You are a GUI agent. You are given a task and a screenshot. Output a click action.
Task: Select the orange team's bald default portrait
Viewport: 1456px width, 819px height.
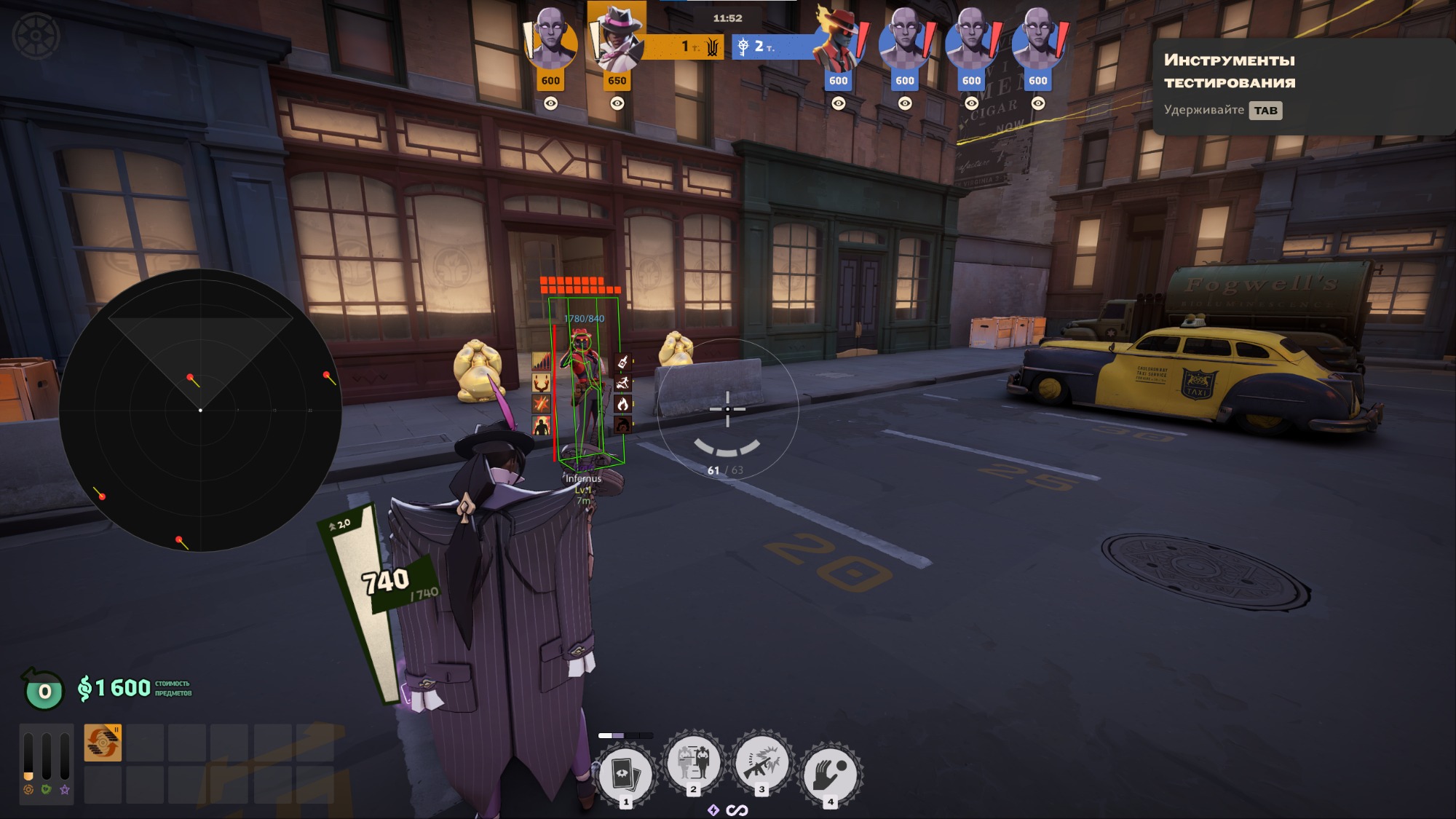(x=550, y=40)
